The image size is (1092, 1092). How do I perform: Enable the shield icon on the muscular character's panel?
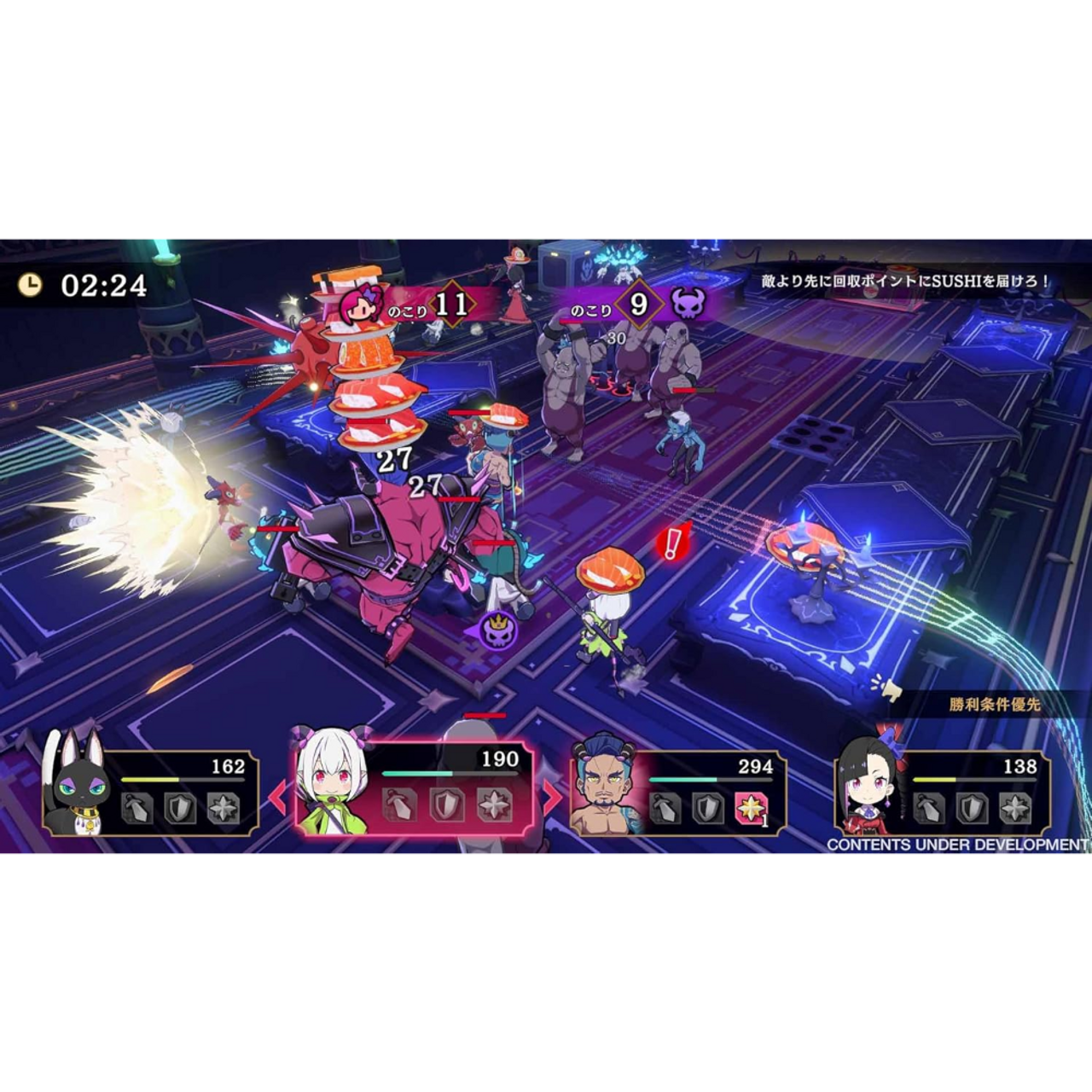(708, 810)
